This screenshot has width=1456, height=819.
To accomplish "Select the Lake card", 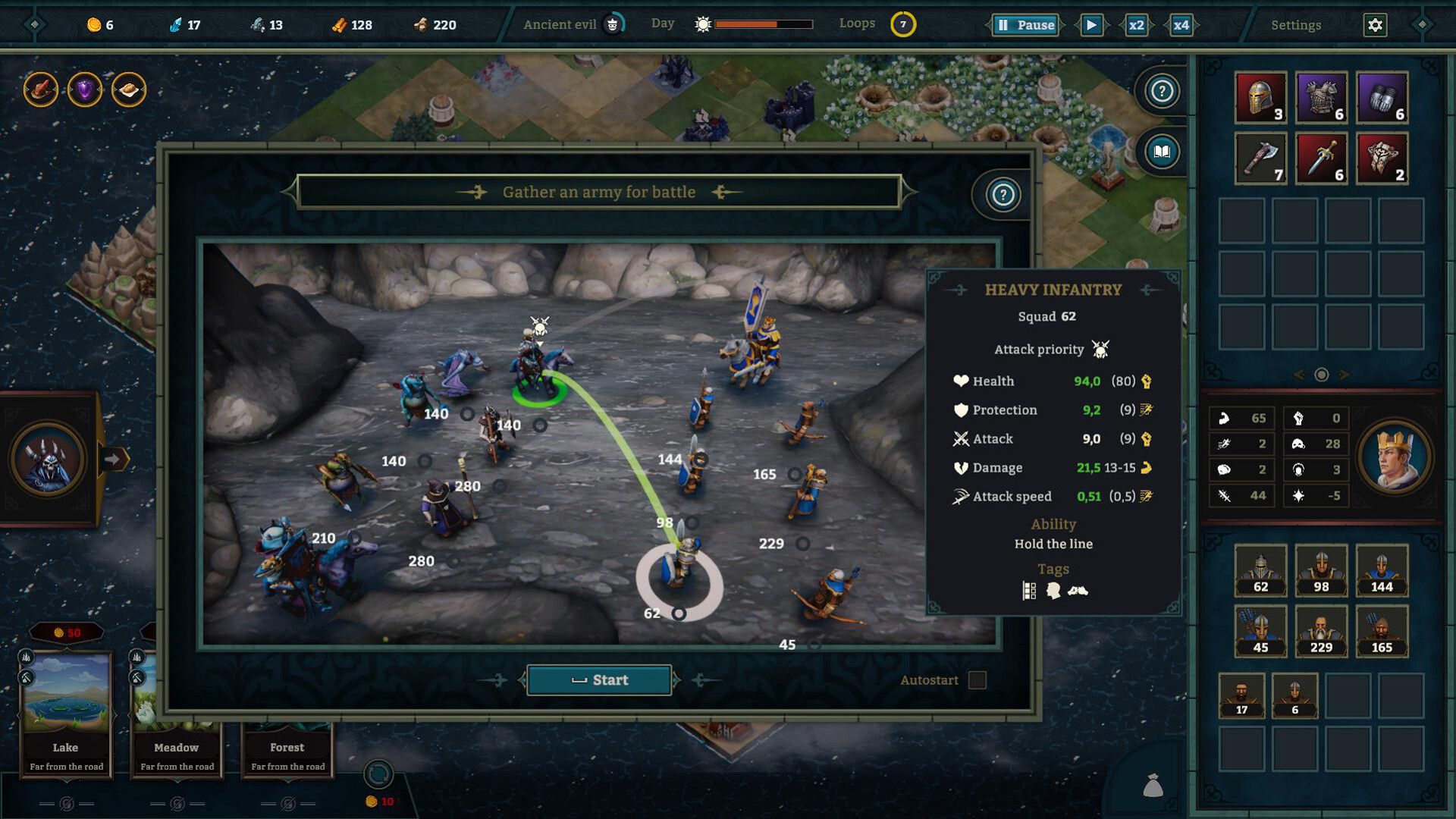I will click(66, 713).
